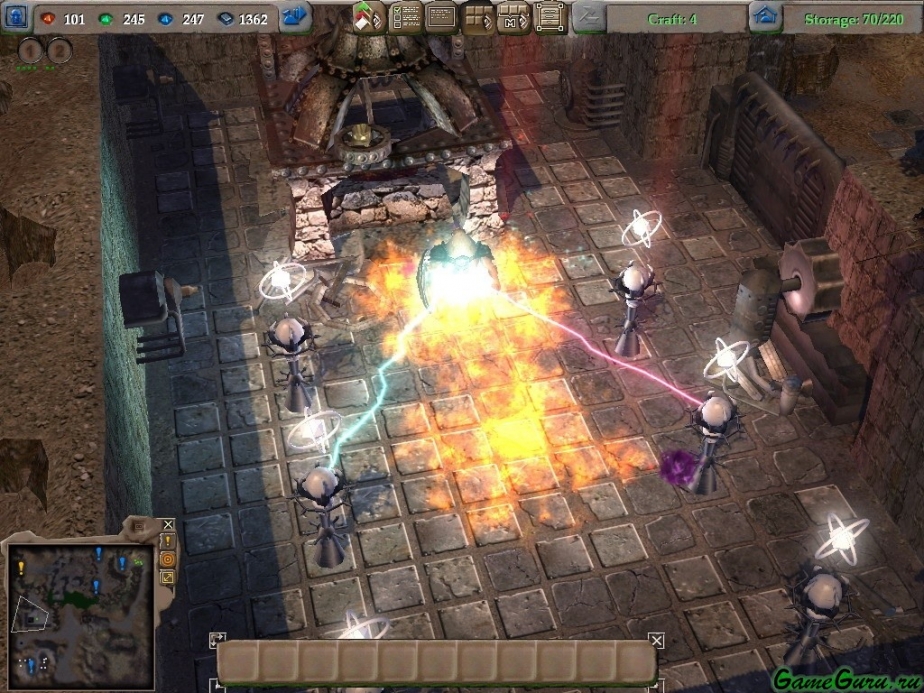924x693 pixels.
Task: Select the yellow exclamation marker on minimap
Action: click(21, 567)
